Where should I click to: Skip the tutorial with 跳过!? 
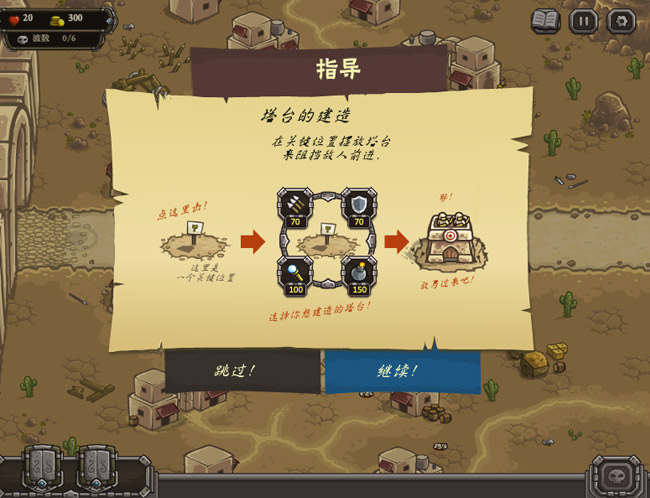(237, 370)
